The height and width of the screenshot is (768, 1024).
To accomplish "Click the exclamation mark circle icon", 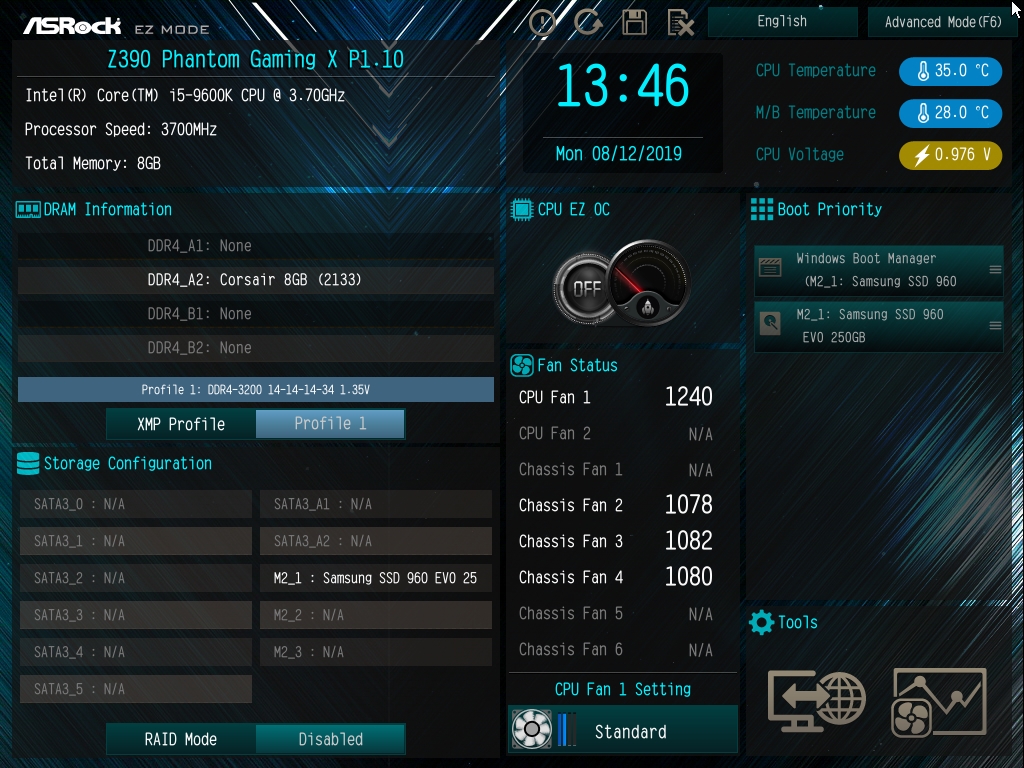I will pos(542,22).
